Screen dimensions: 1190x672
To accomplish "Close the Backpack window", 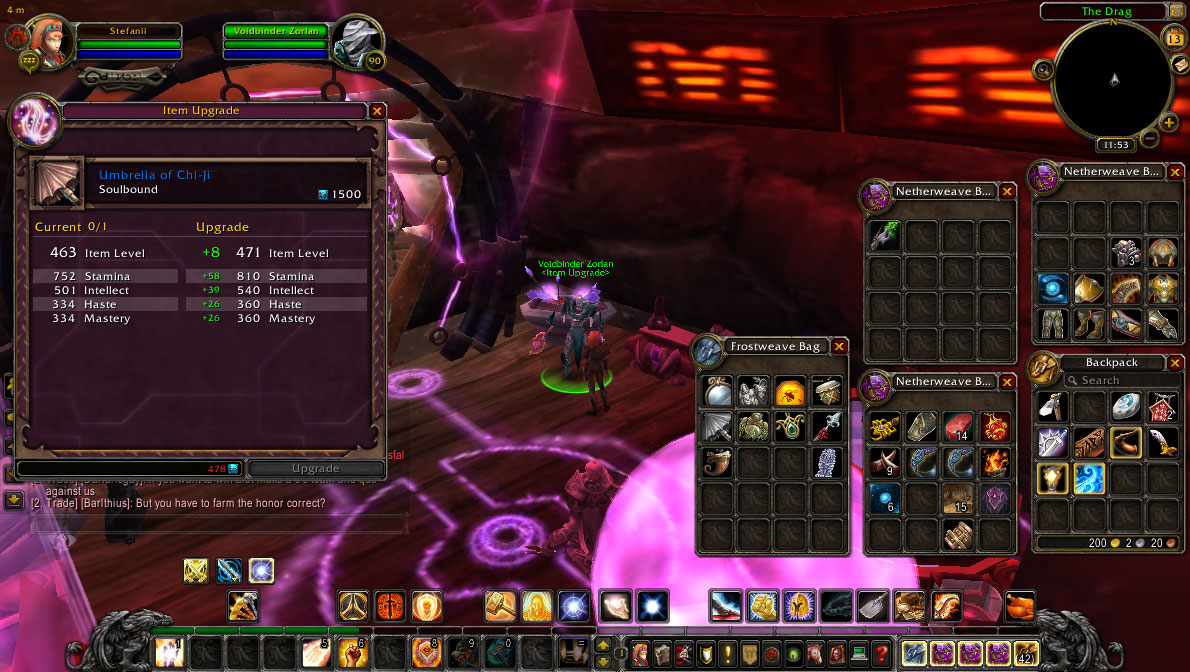I will [1174, 363].
